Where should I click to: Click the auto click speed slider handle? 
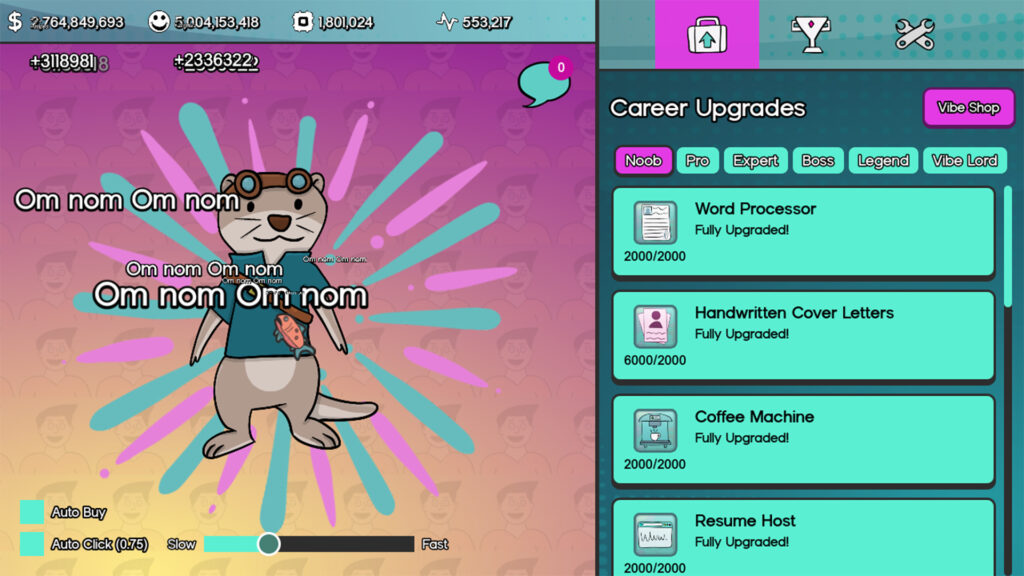[268, 544]
